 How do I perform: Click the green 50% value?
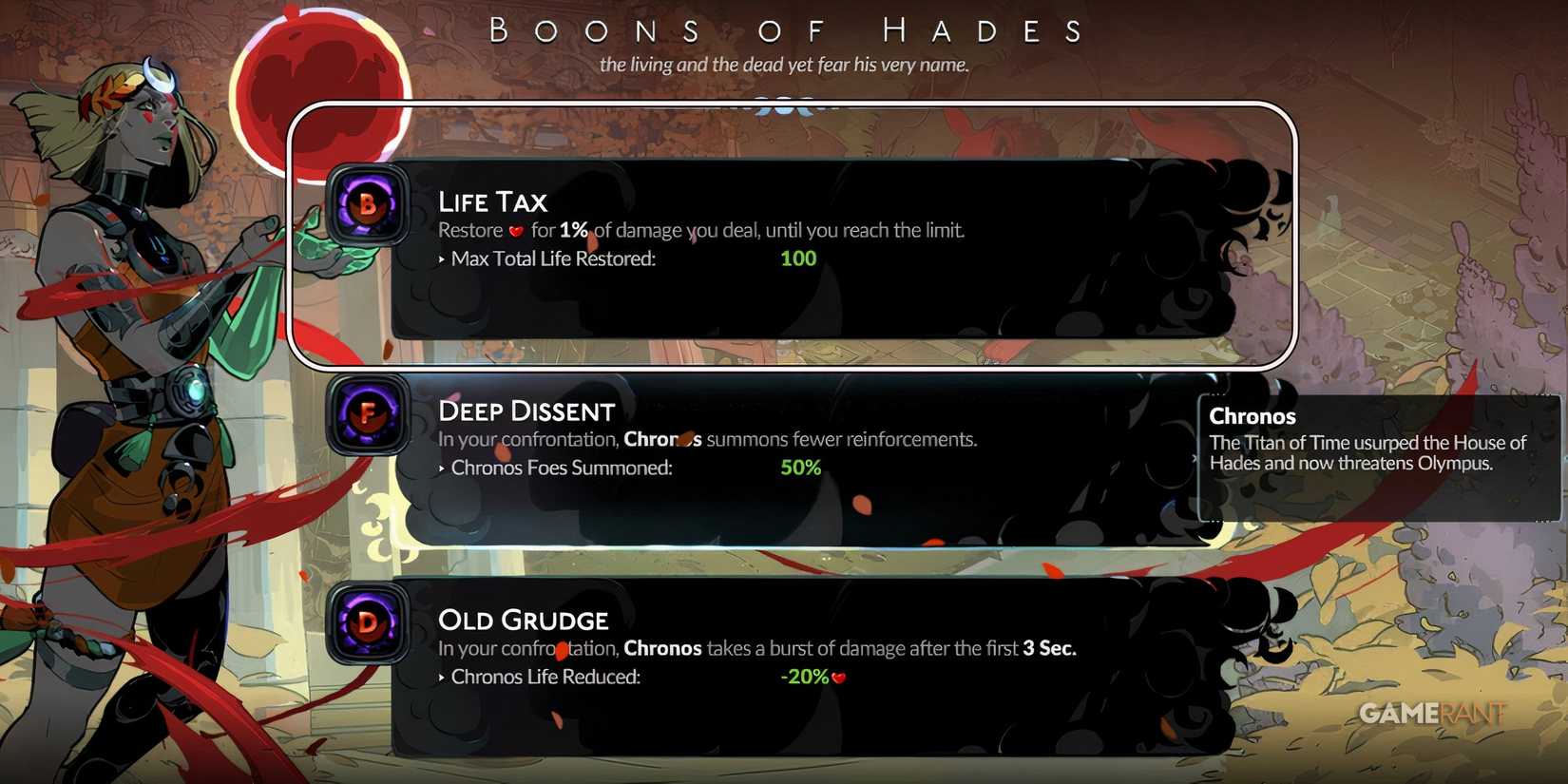[x=801, y=468]
